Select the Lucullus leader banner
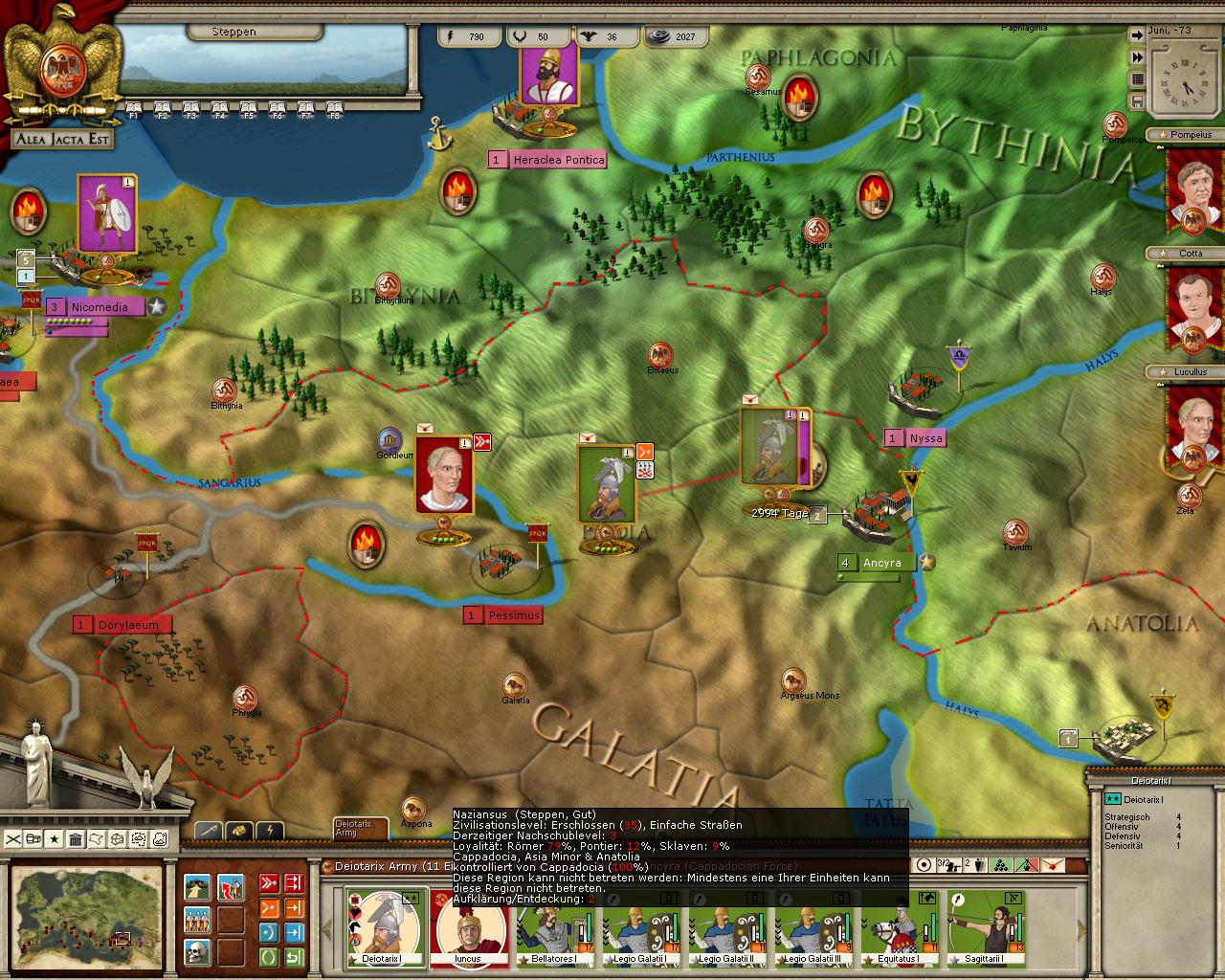The height and width of the screenshot is (980, 1225). point(1193,424)
